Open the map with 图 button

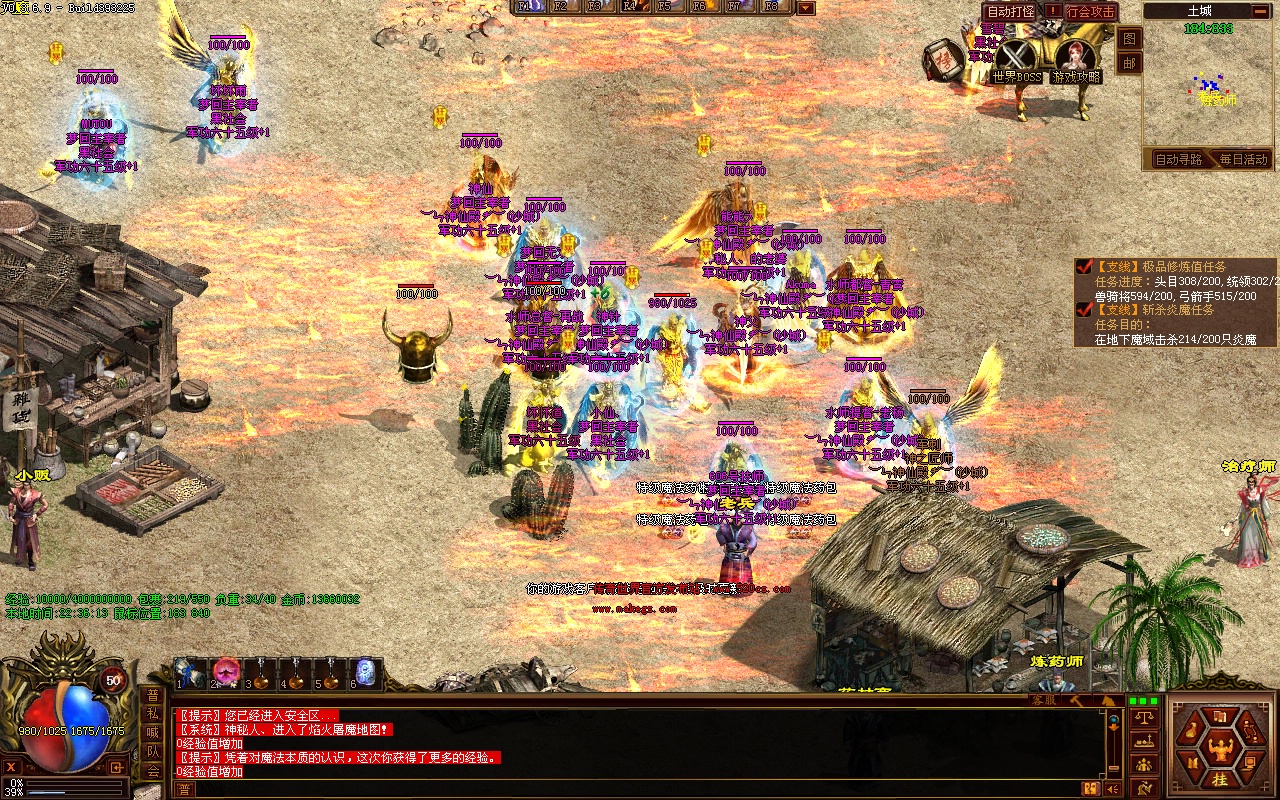click(1129, 39)
